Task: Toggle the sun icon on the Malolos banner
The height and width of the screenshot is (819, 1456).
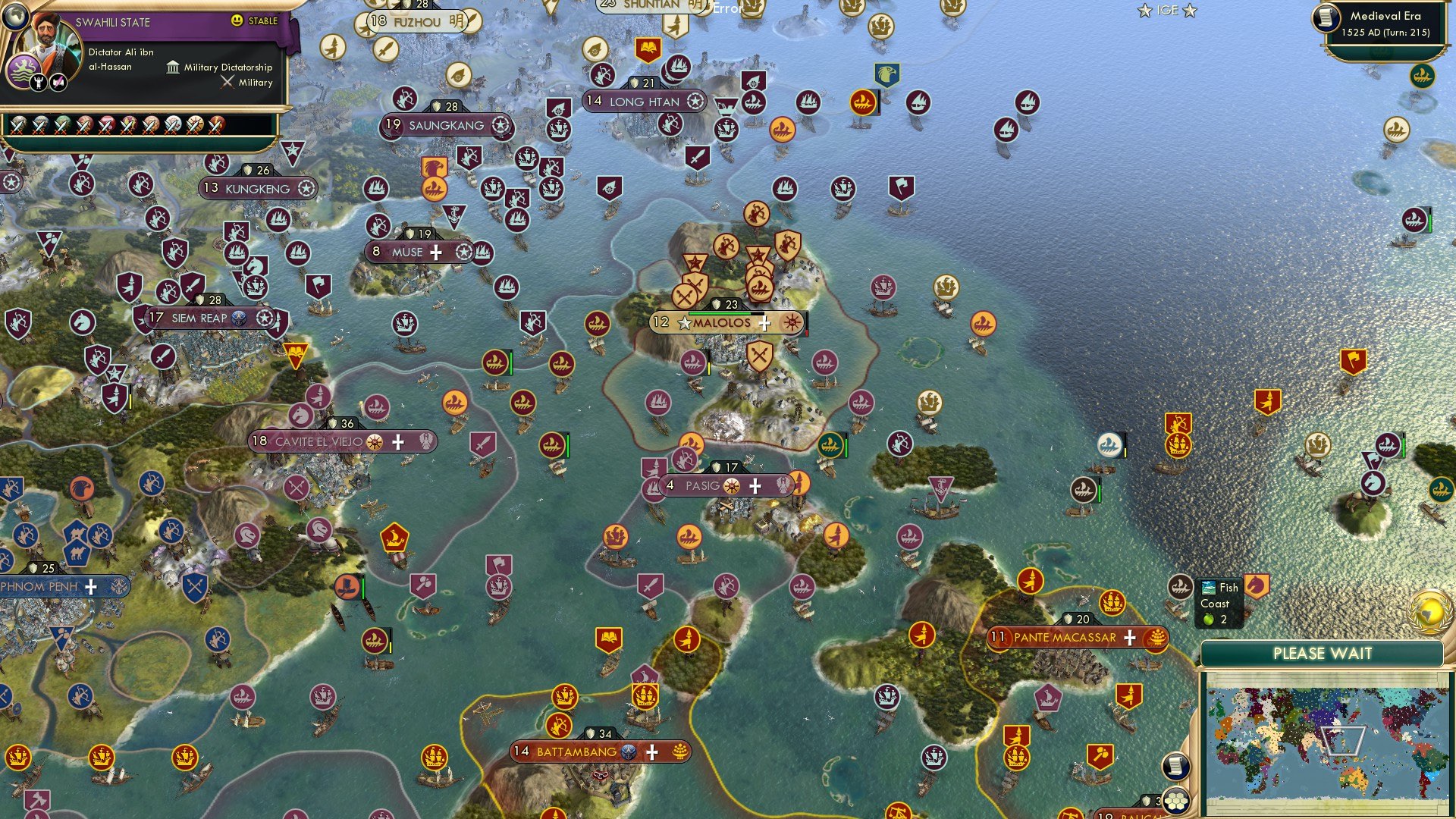Action: tap(792, 323)
